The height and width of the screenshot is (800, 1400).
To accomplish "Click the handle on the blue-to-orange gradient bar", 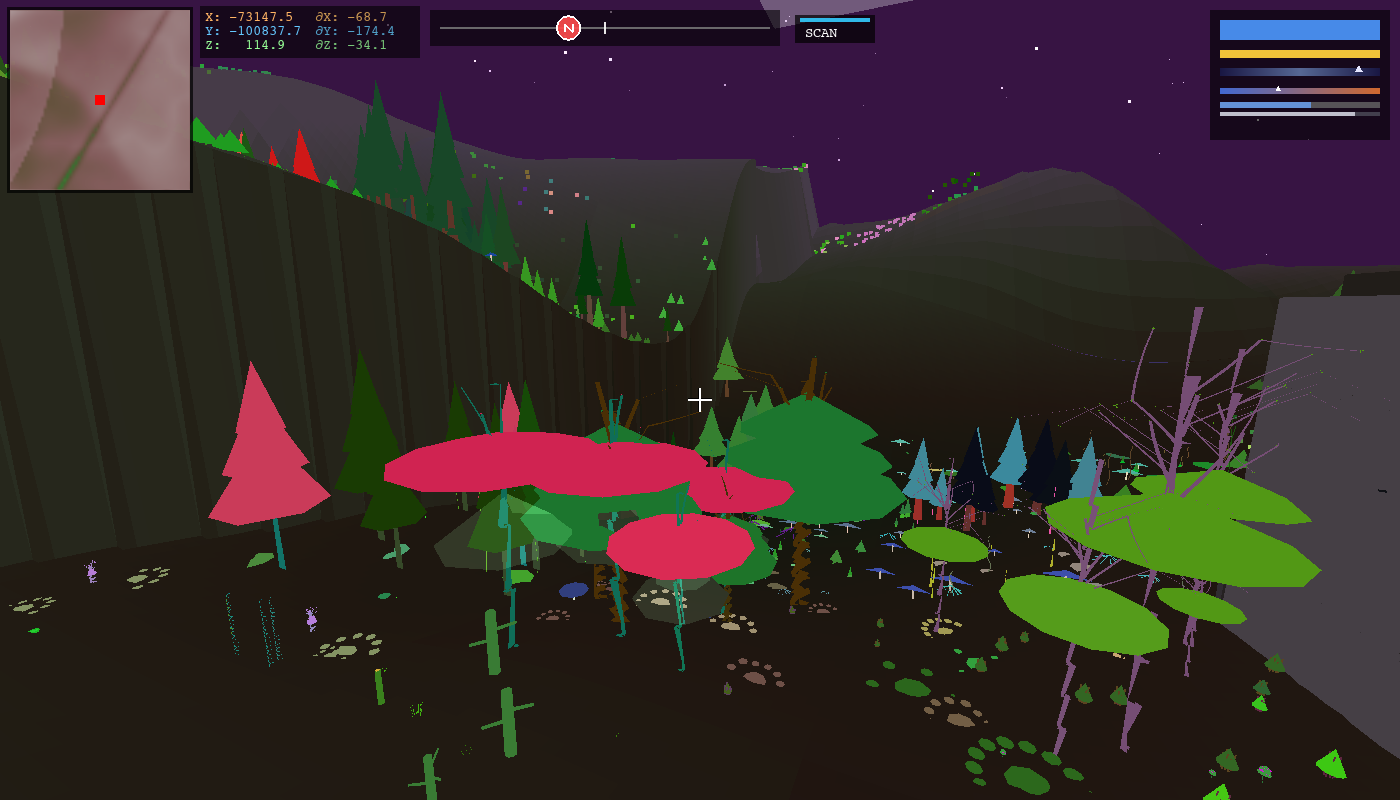I will [x=1278, y=88].
